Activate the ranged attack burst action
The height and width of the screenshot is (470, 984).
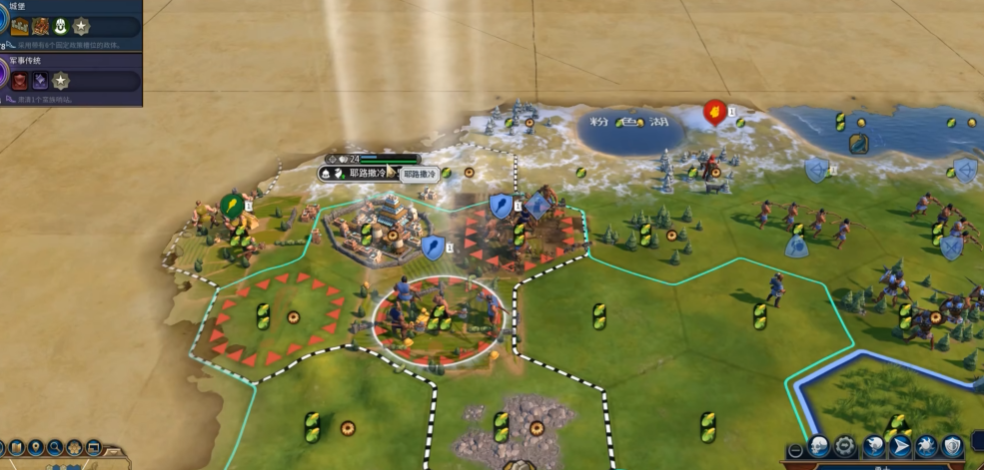(x=924, y=446)
